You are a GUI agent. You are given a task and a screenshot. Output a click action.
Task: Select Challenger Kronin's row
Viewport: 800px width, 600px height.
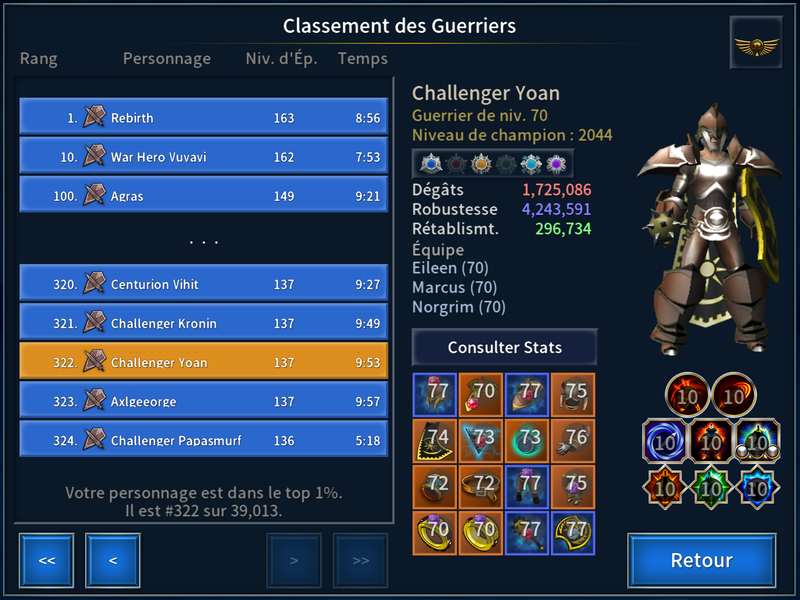pyautogui.click(x=203, y=323)
